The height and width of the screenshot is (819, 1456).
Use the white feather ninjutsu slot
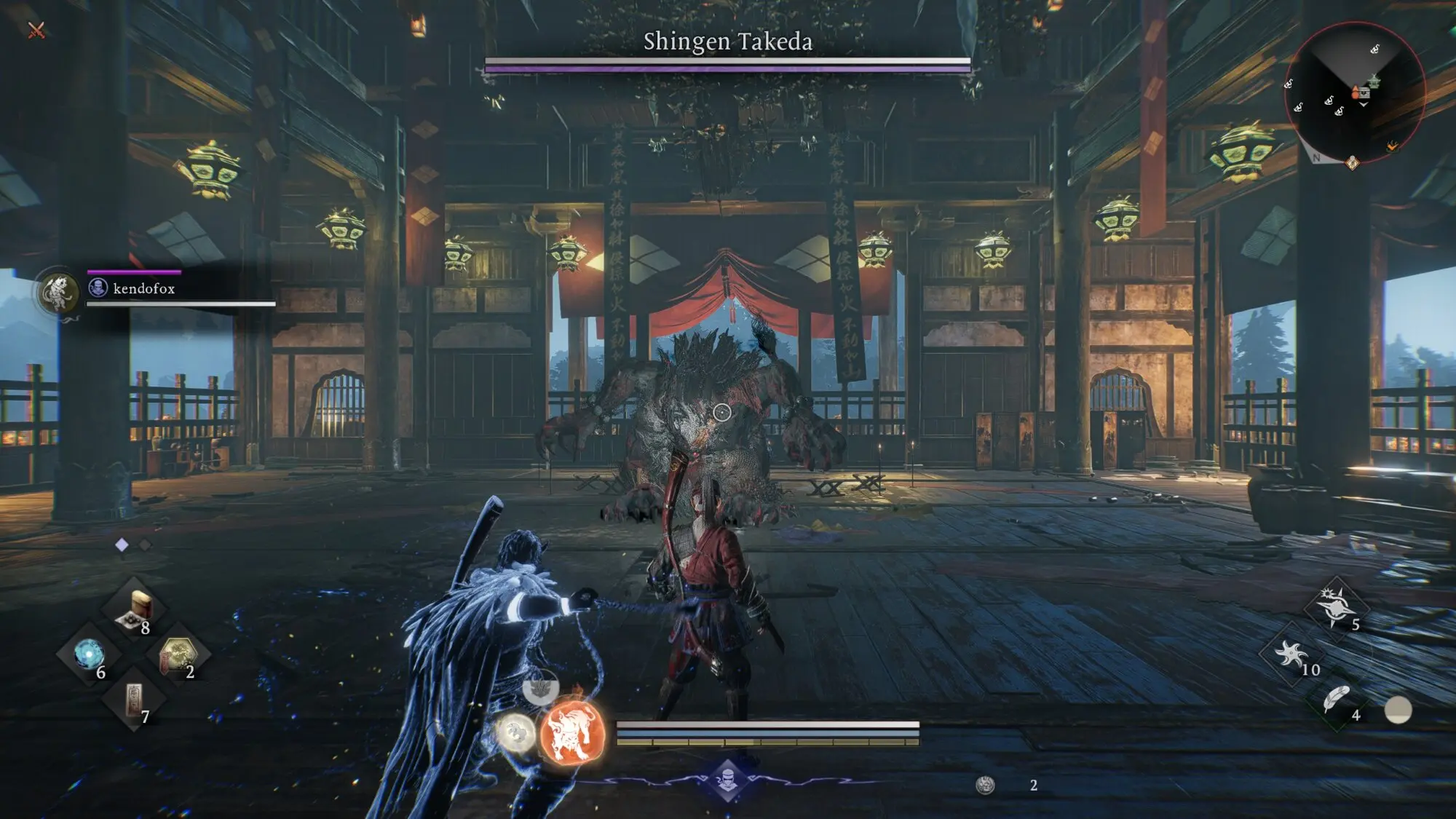click(1337, 700)
